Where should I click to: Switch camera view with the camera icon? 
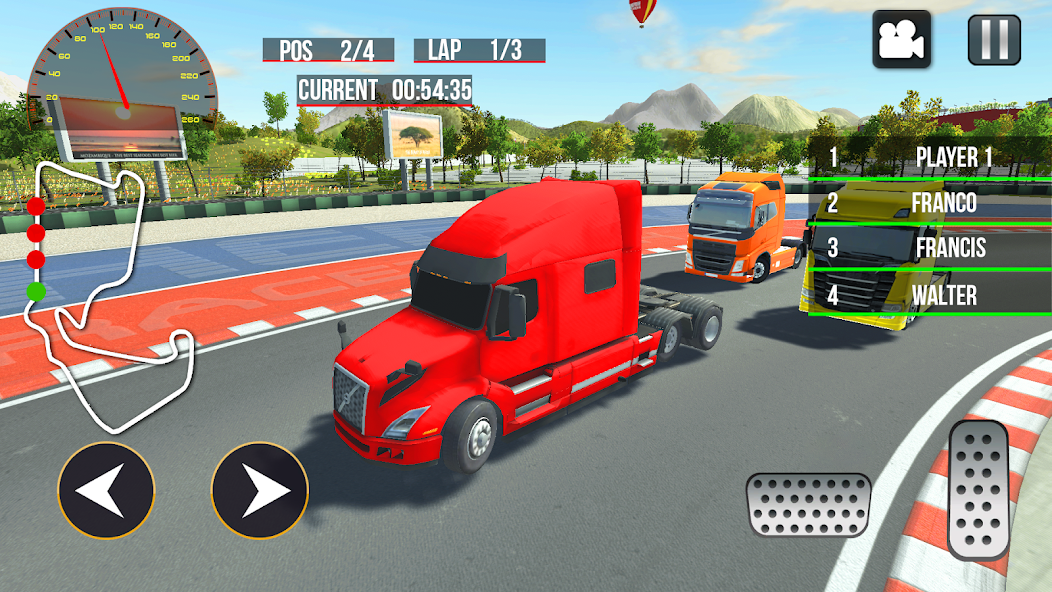click(901, 40)
